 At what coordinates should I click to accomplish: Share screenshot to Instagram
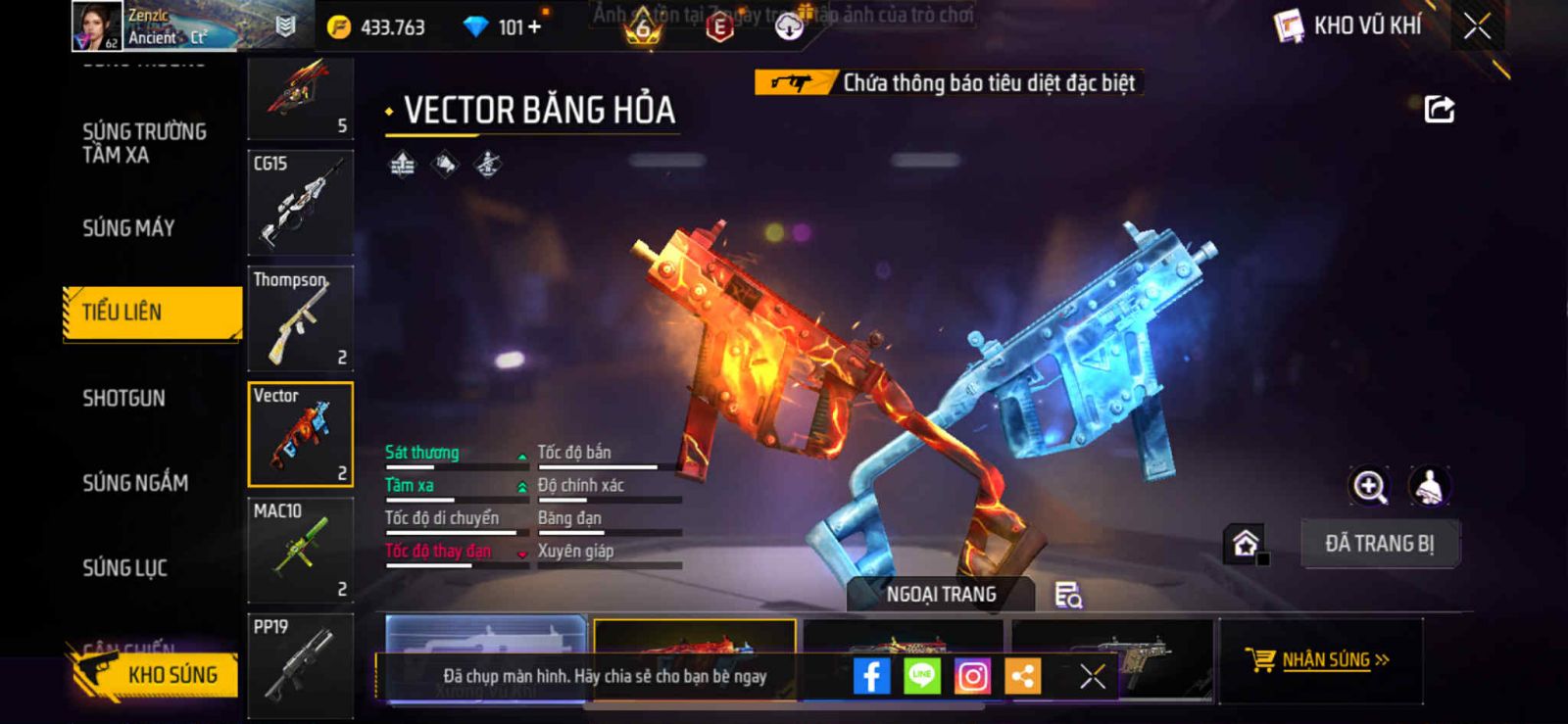click(972, 676)
